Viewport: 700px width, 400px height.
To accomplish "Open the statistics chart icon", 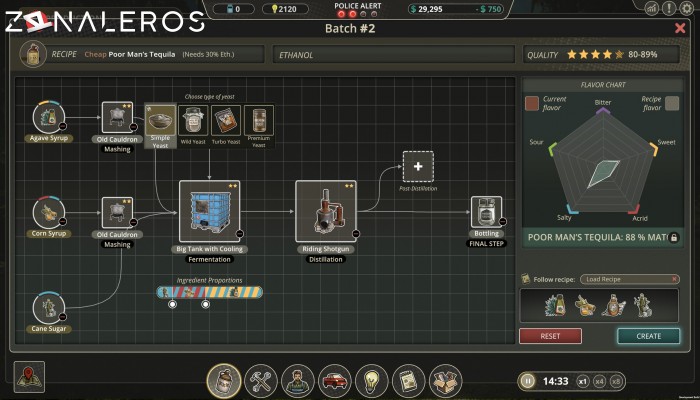I will [x=653, y=8].
